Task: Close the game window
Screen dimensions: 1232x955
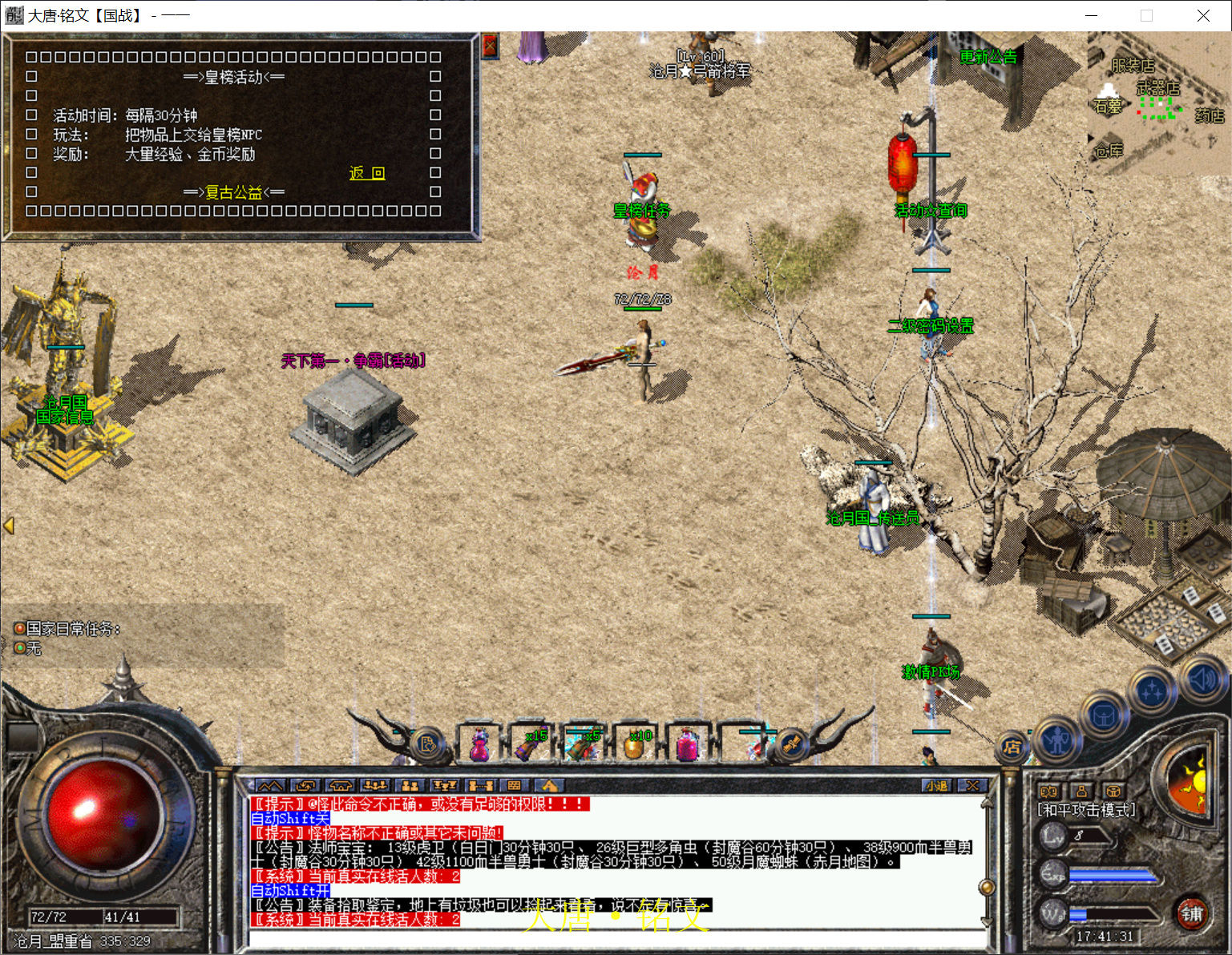Action: (1203, 15)
